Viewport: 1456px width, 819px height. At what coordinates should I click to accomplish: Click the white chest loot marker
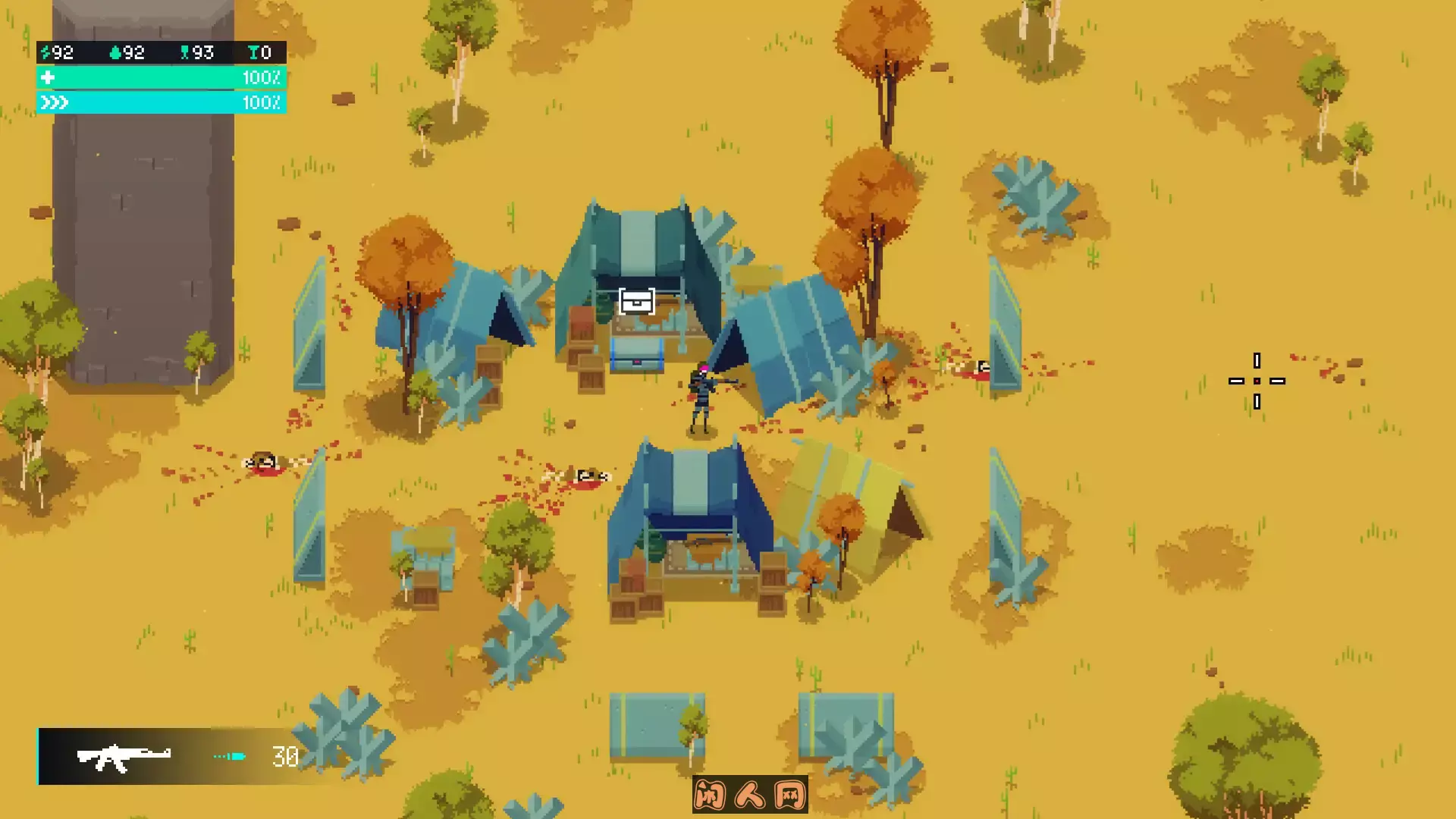click(636, 301)
